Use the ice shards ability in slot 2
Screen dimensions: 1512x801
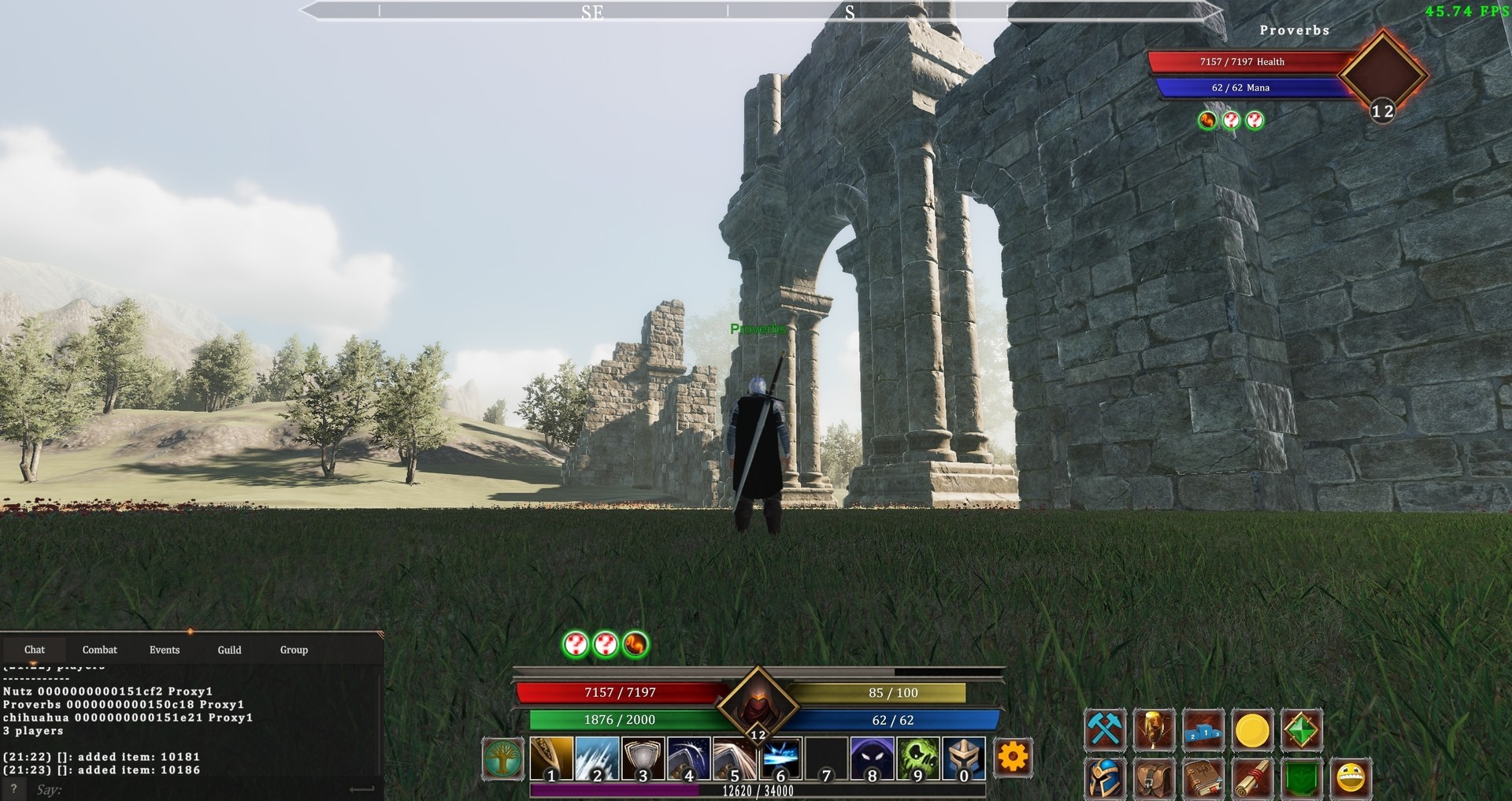pos(597,759)
